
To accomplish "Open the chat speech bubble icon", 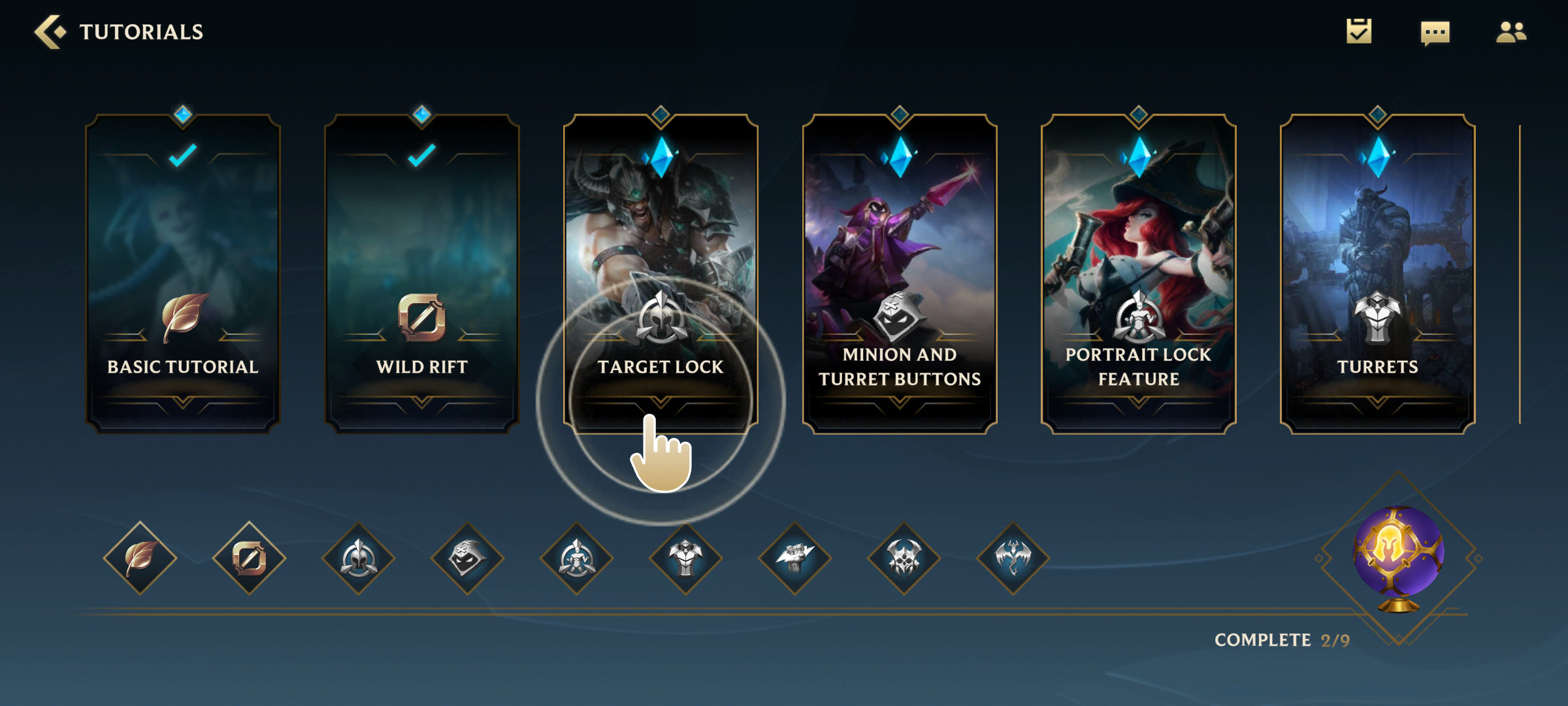I will pyautogui.click(x=1435, y=33).
